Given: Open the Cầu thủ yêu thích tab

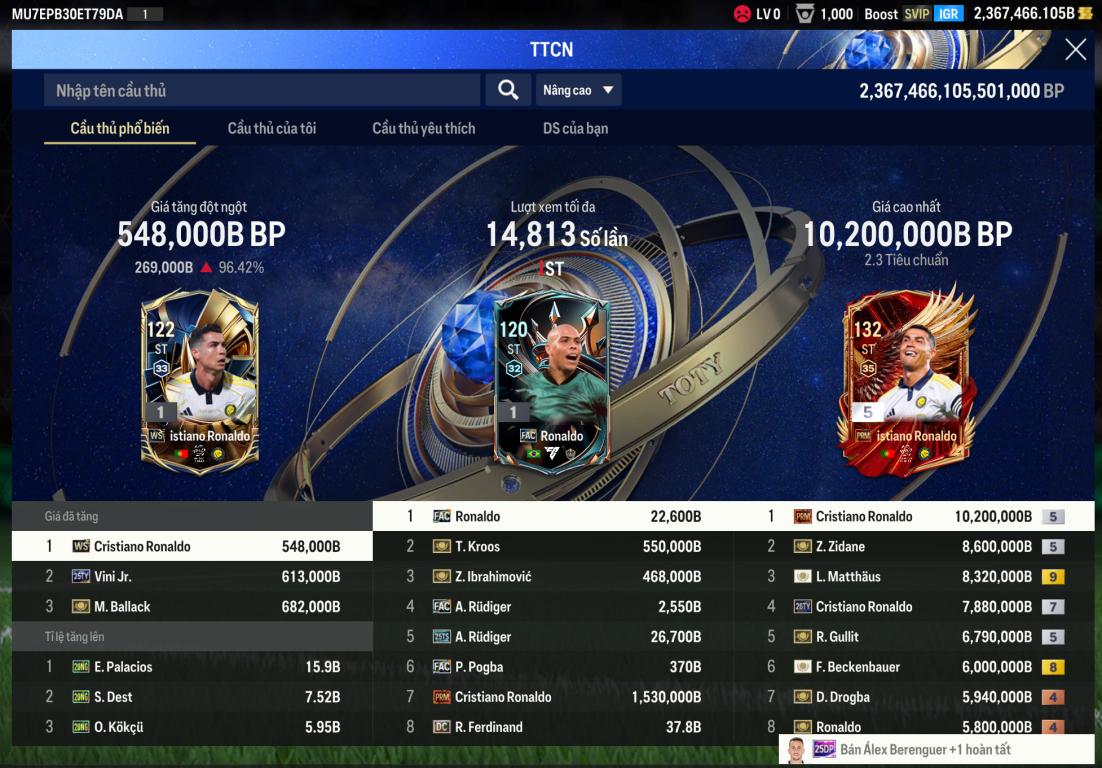Looking at the screenshot, I should [424, 128].
